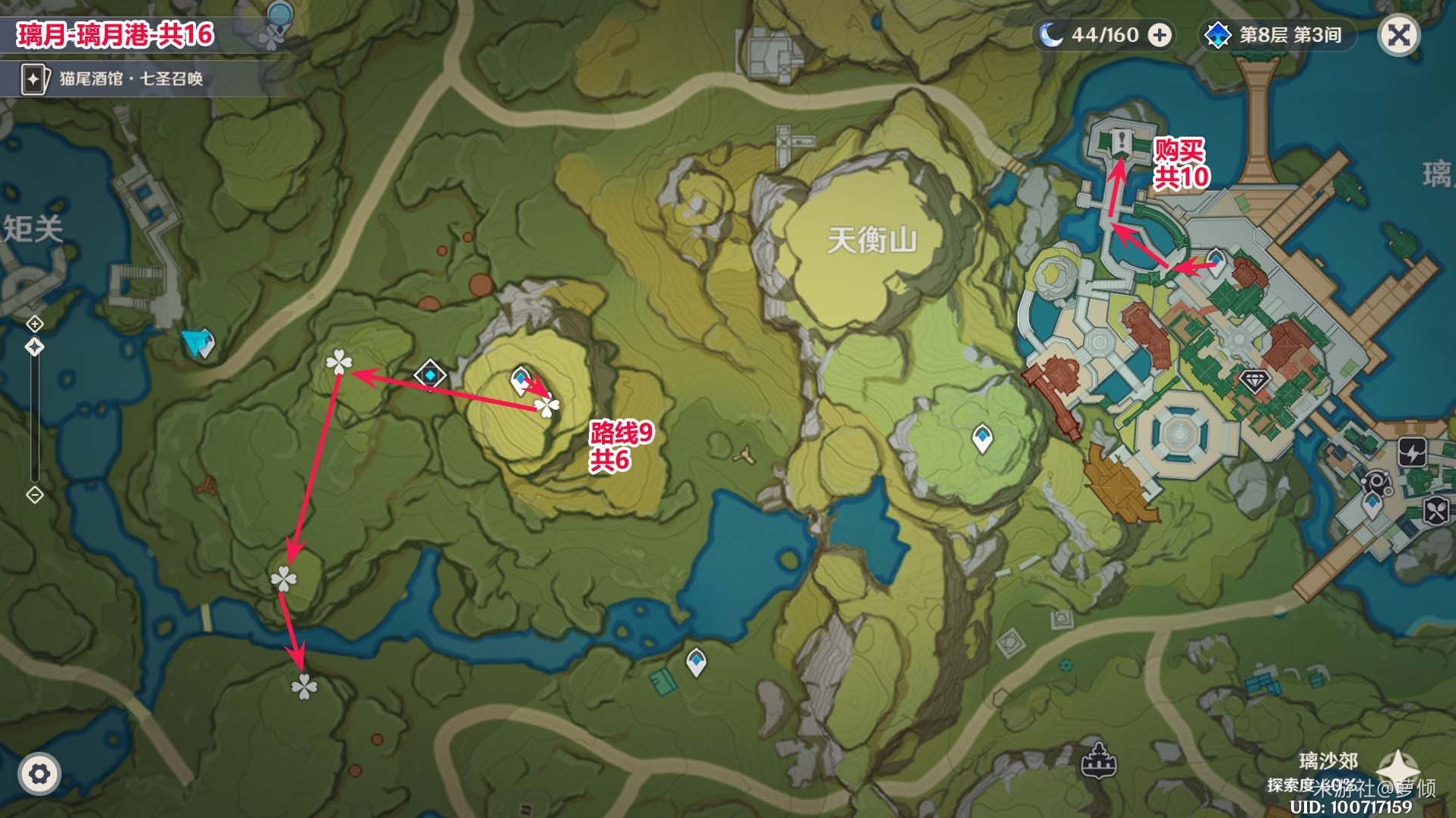Select the domain diamond marker west of the hill

click(x=430, y=374)
